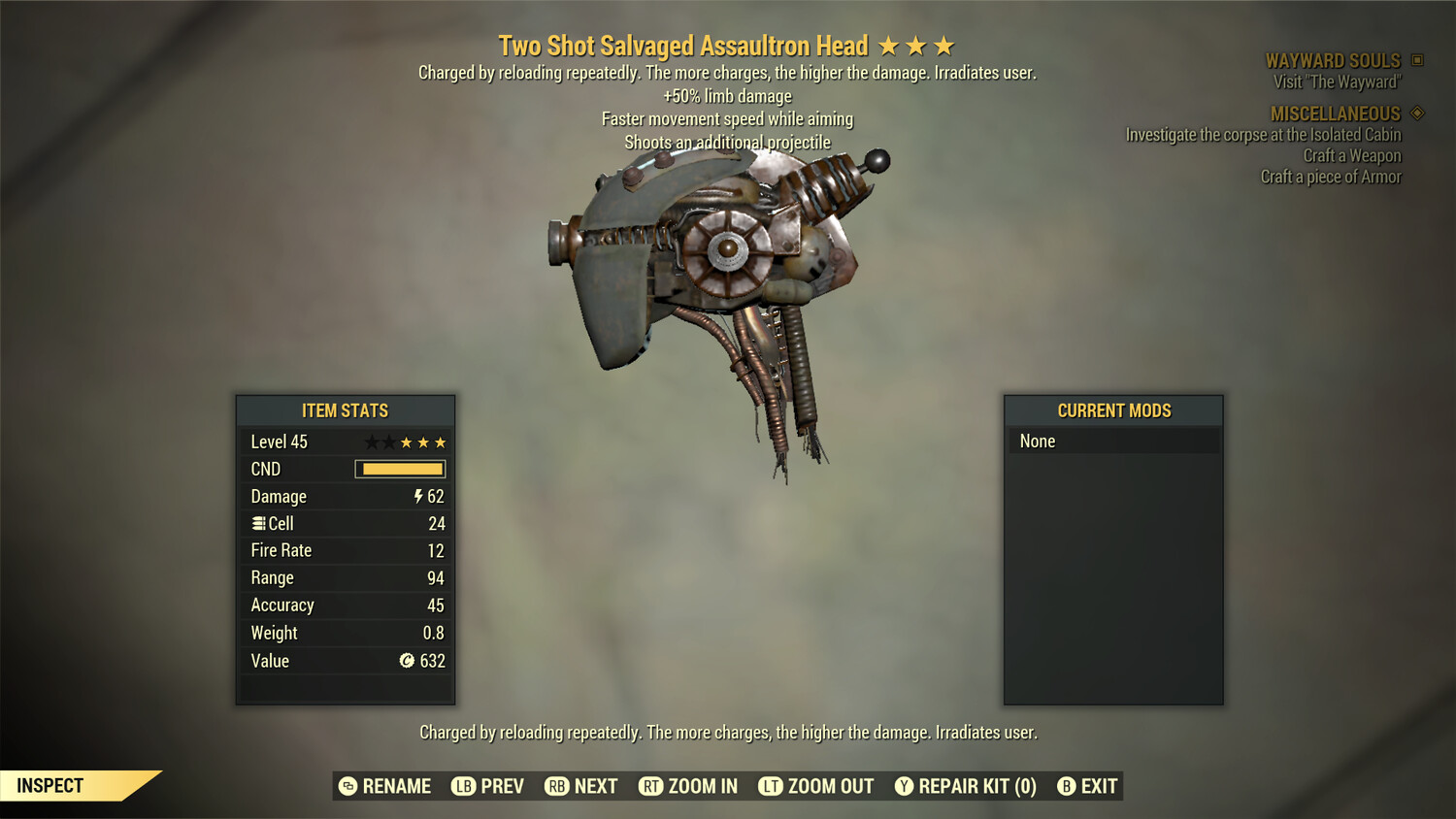
Task: Open the None entry under Current Mods
Action: tap(1114, 441)
